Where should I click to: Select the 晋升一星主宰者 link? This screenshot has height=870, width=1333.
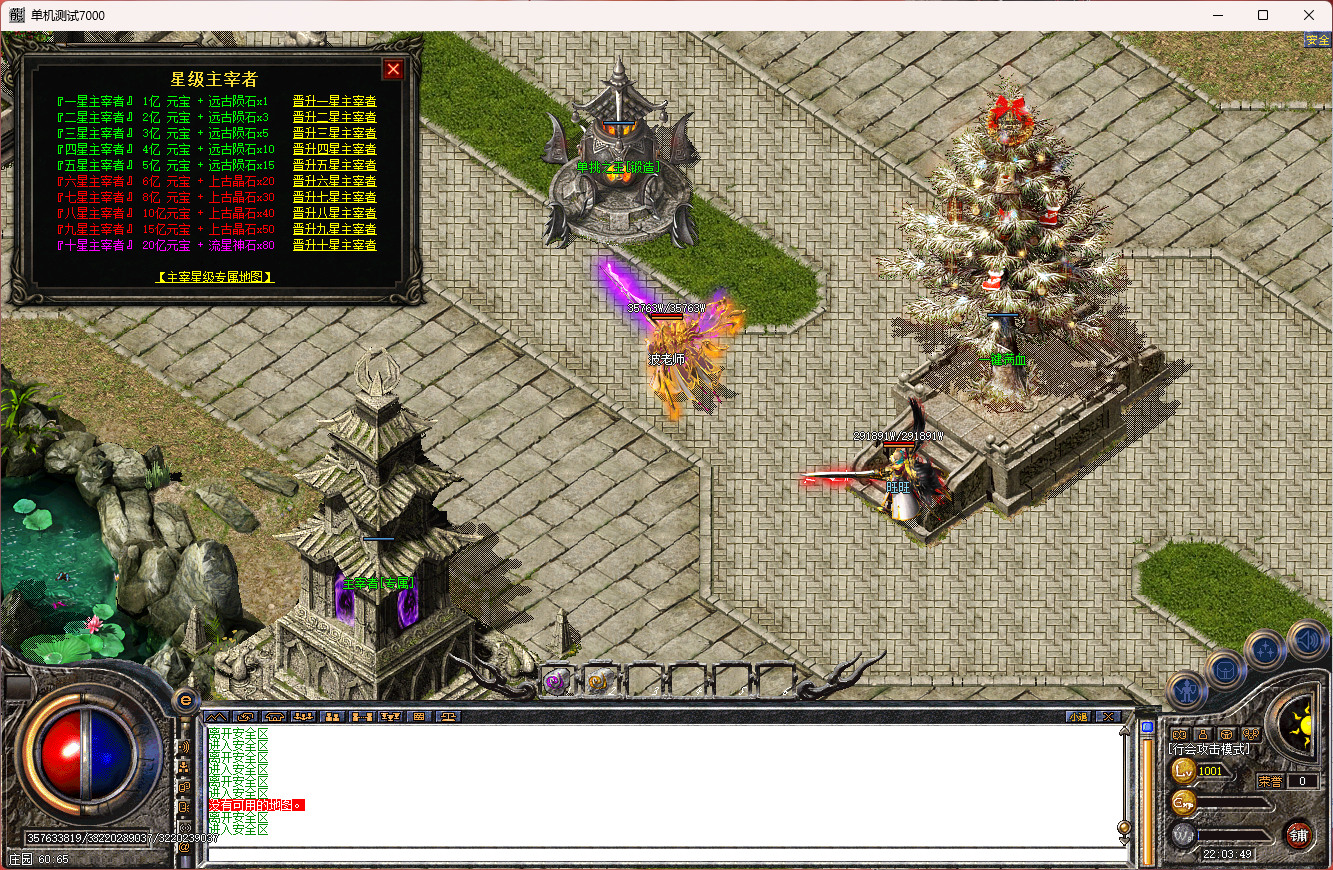click(334, 101)
